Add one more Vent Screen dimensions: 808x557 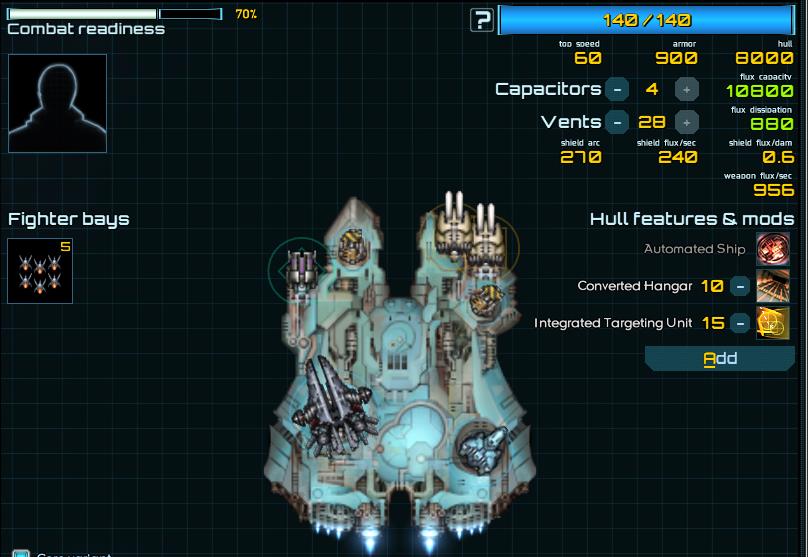(x=686, y=122)
